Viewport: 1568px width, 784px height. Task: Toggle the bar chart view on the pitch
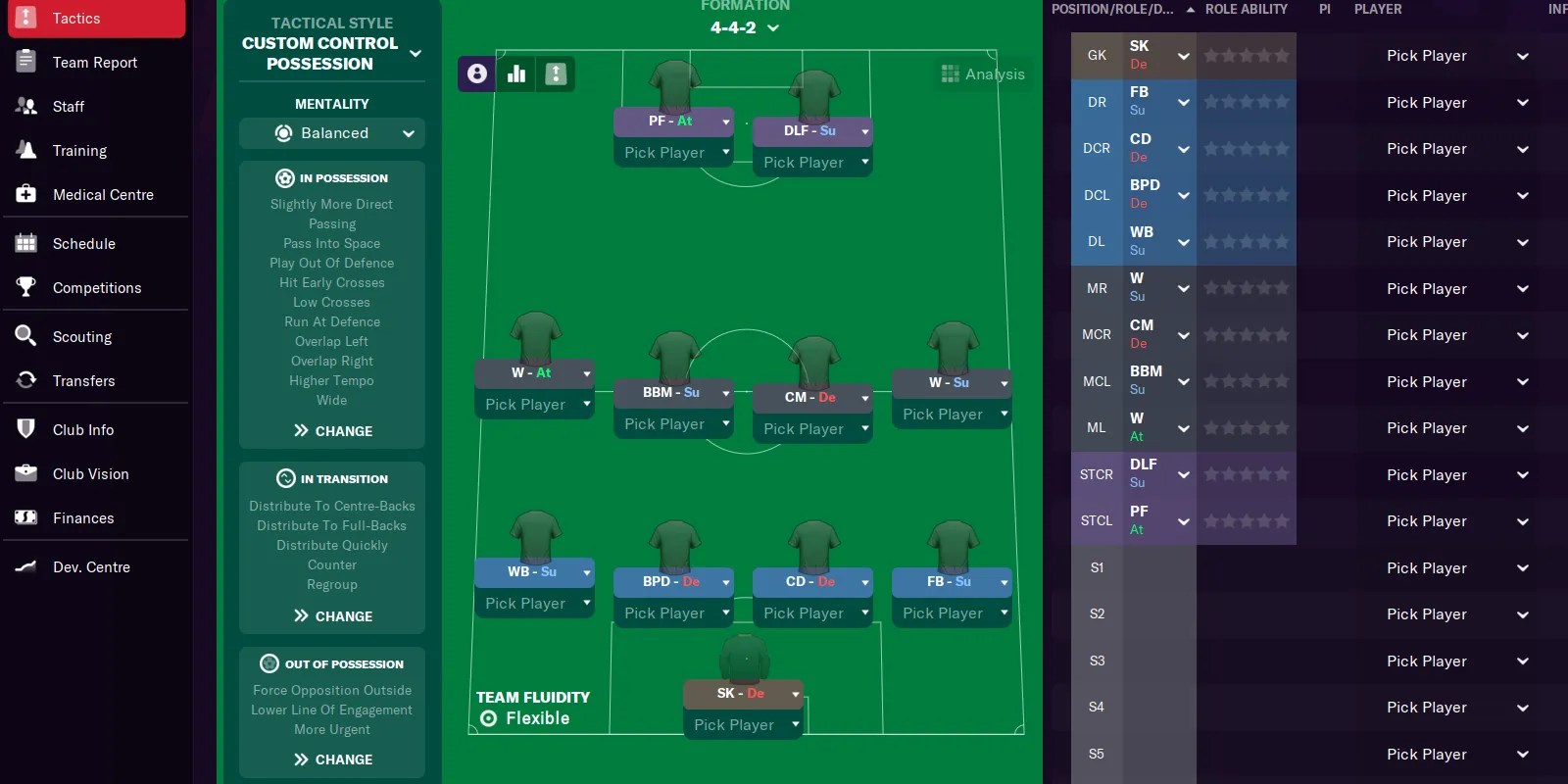click(x=516, y=73)
